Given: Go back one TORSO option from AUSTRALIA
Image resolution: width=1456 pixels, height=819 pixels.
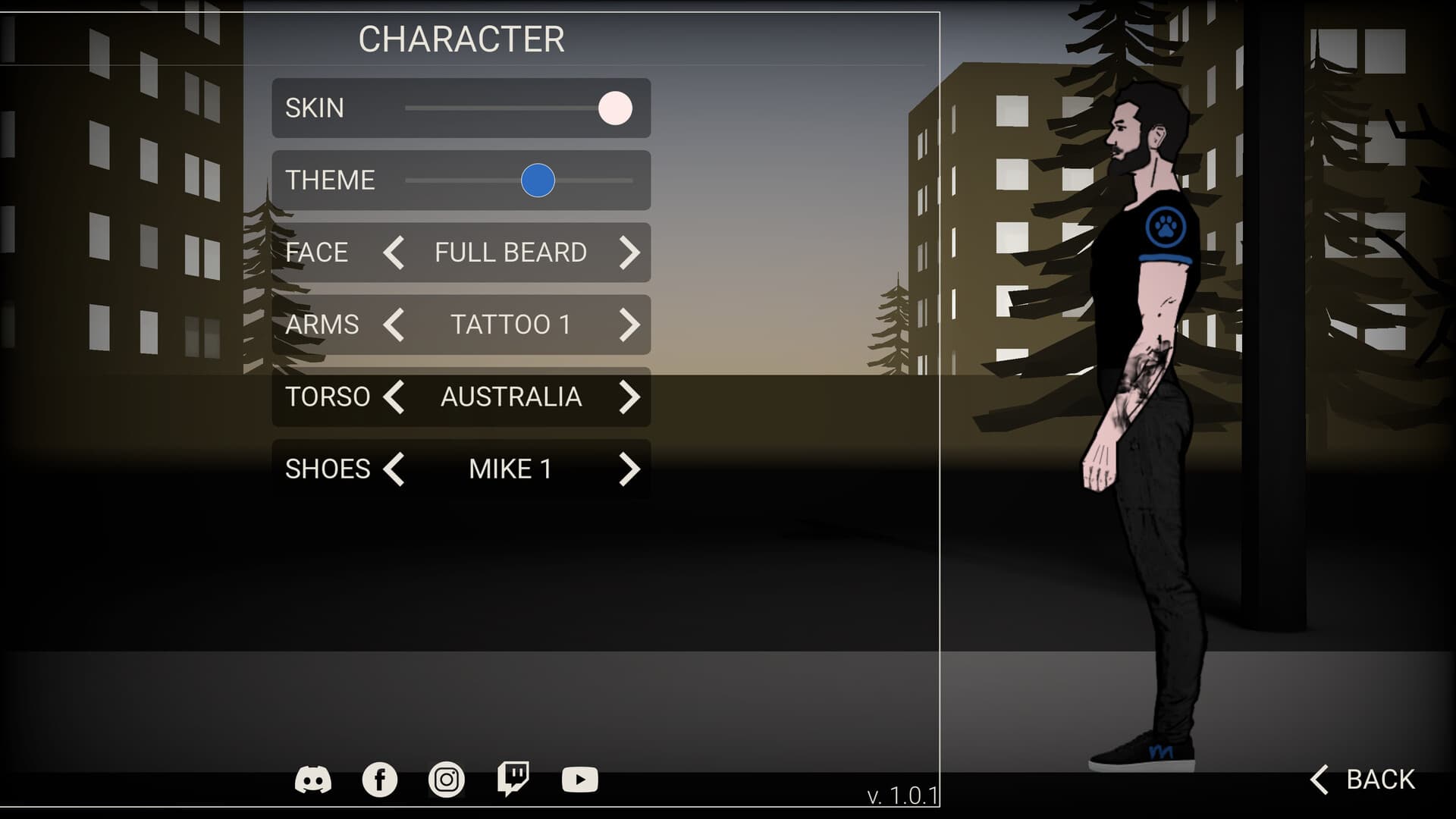Looking at the screenshot, I should coord(396,397).
